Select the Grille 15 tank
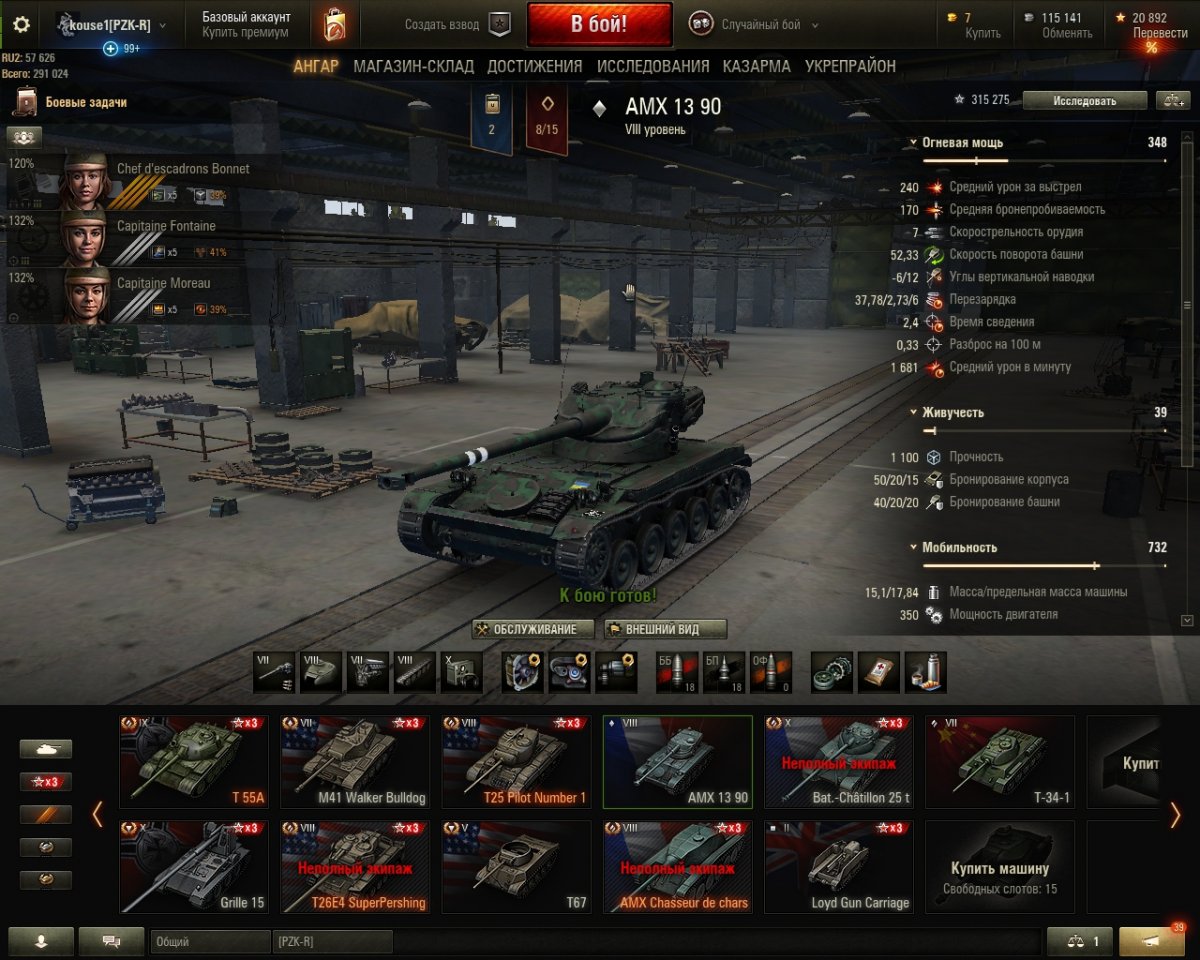The width and height of the screenshot is (1200, 960). 194,867
